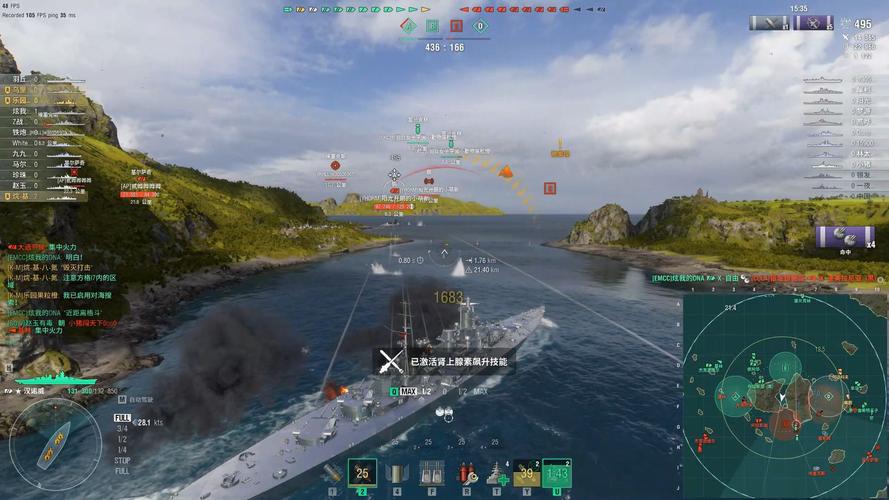This screenshot has height=500, width=889.
Task: Use the red fire extinguisher damage control
Action: (465, 474)
